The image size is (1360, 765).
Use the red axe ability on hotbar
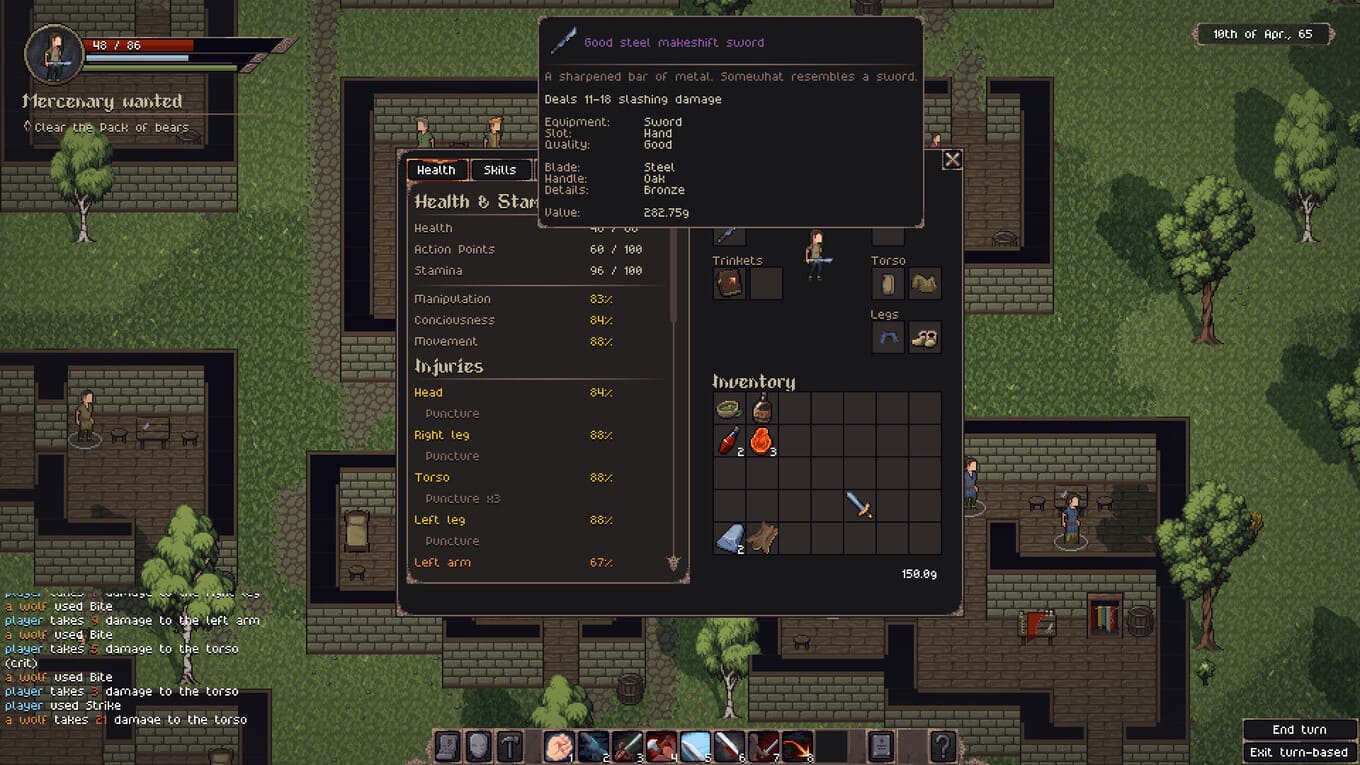pos(661,746)
